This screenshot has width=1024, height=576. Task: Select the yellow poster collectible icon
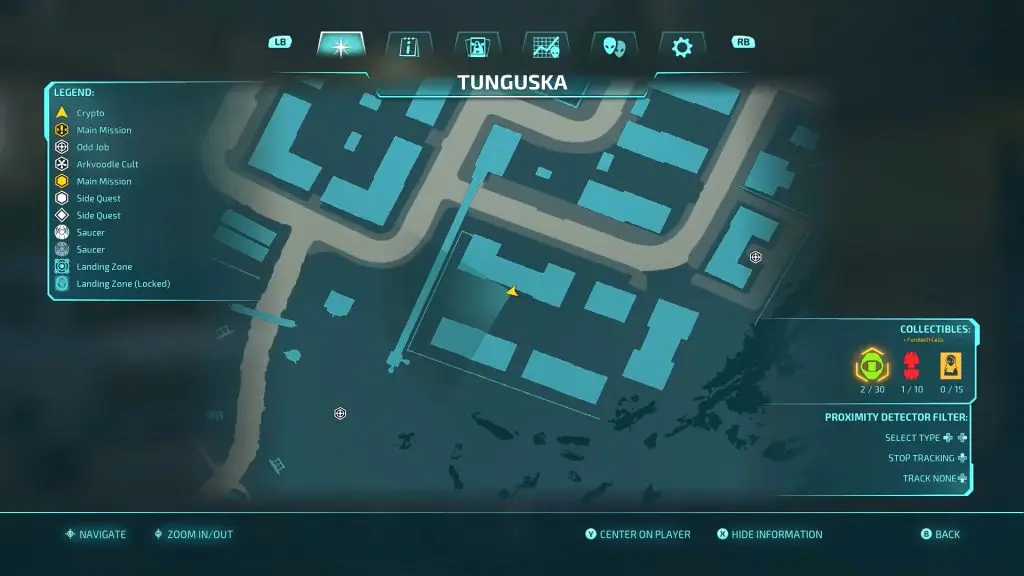950,365
